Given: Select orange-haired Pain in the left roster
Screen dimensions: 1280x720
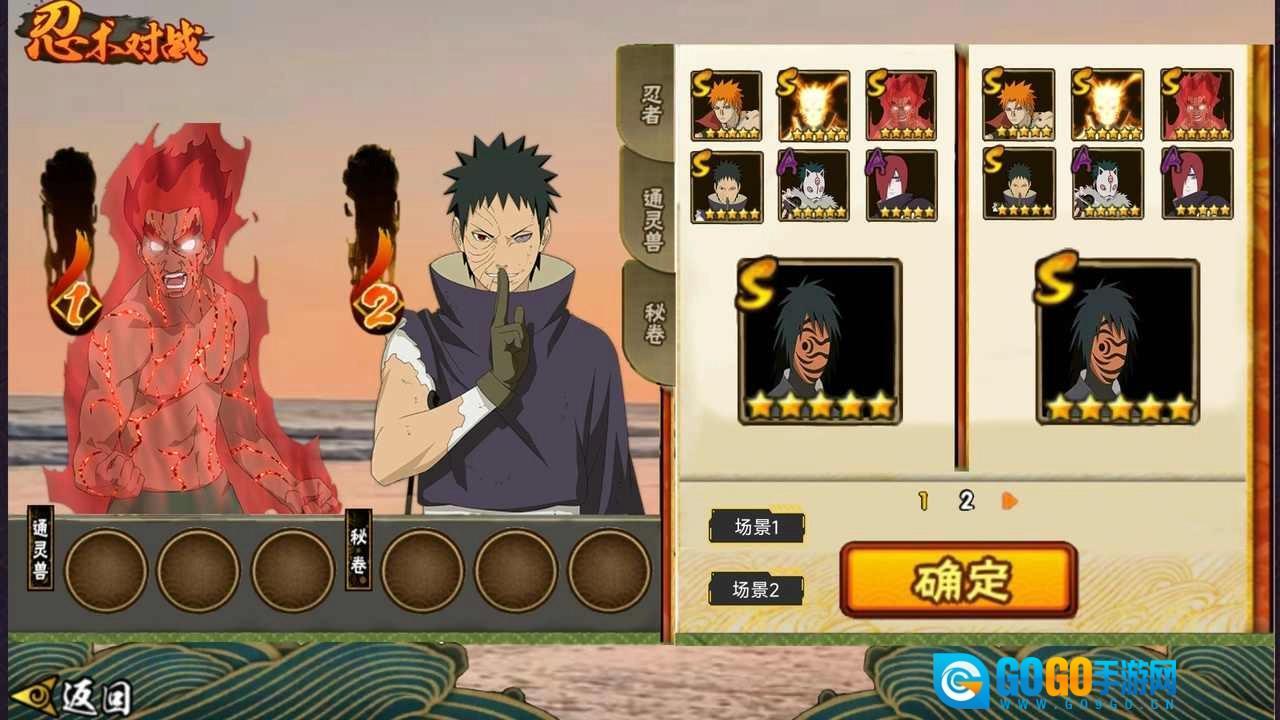Looking at the screenshot, I should coord(727,105).
